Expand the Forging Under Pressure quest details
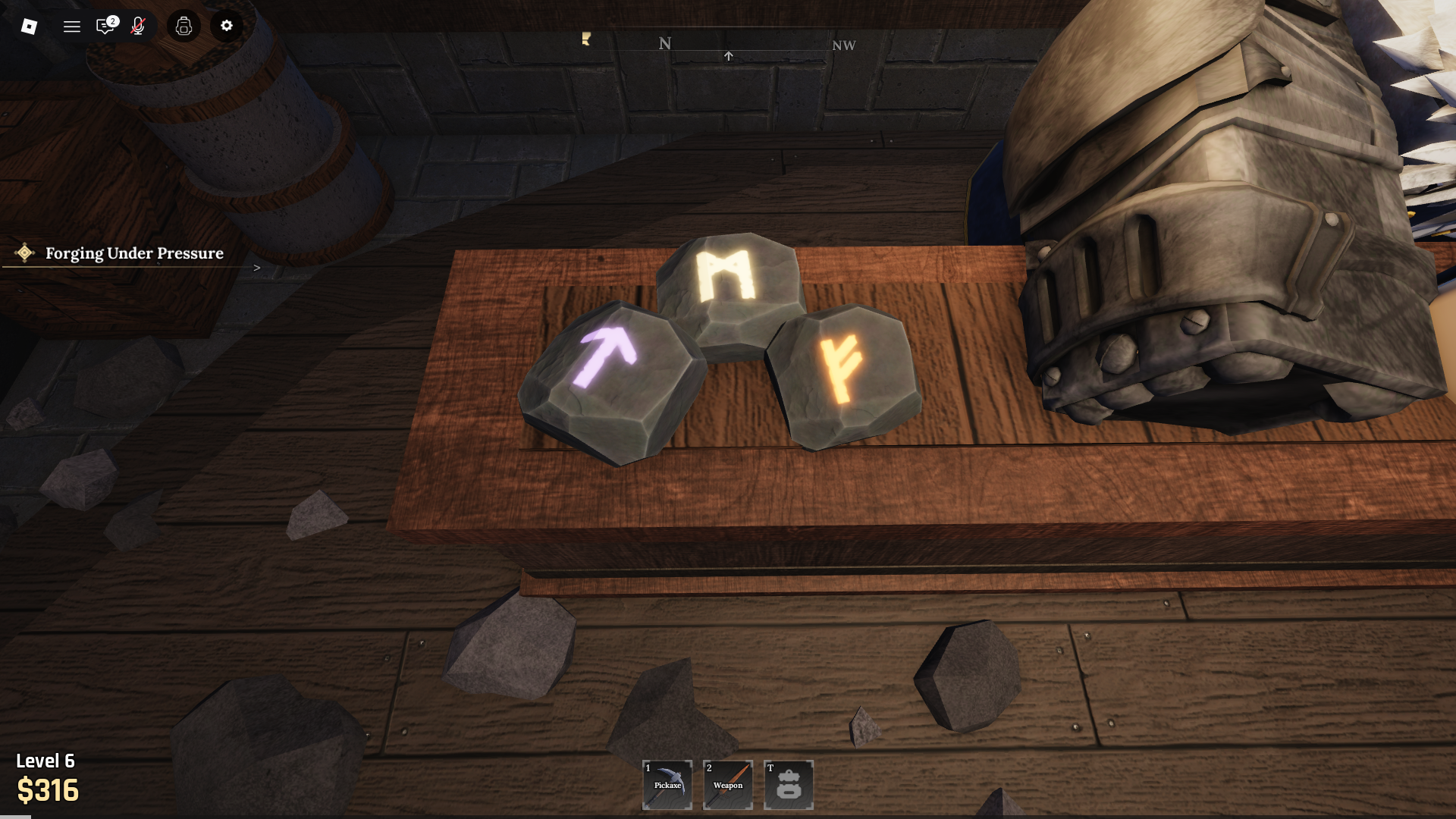The height and width of the screenshot is (819, 1456). click(257, 267)
